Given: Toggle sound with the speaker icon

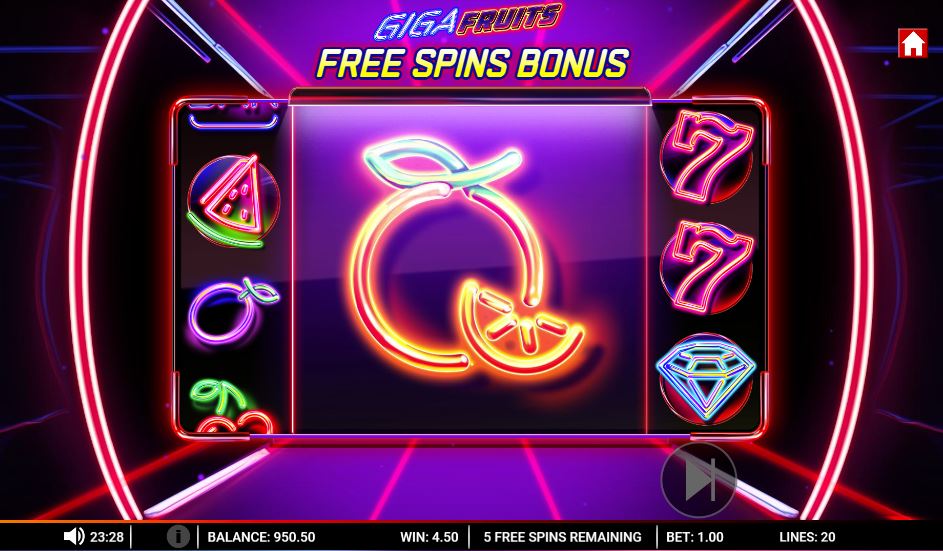Looking at the screenshot, I should tap(73, 537).
